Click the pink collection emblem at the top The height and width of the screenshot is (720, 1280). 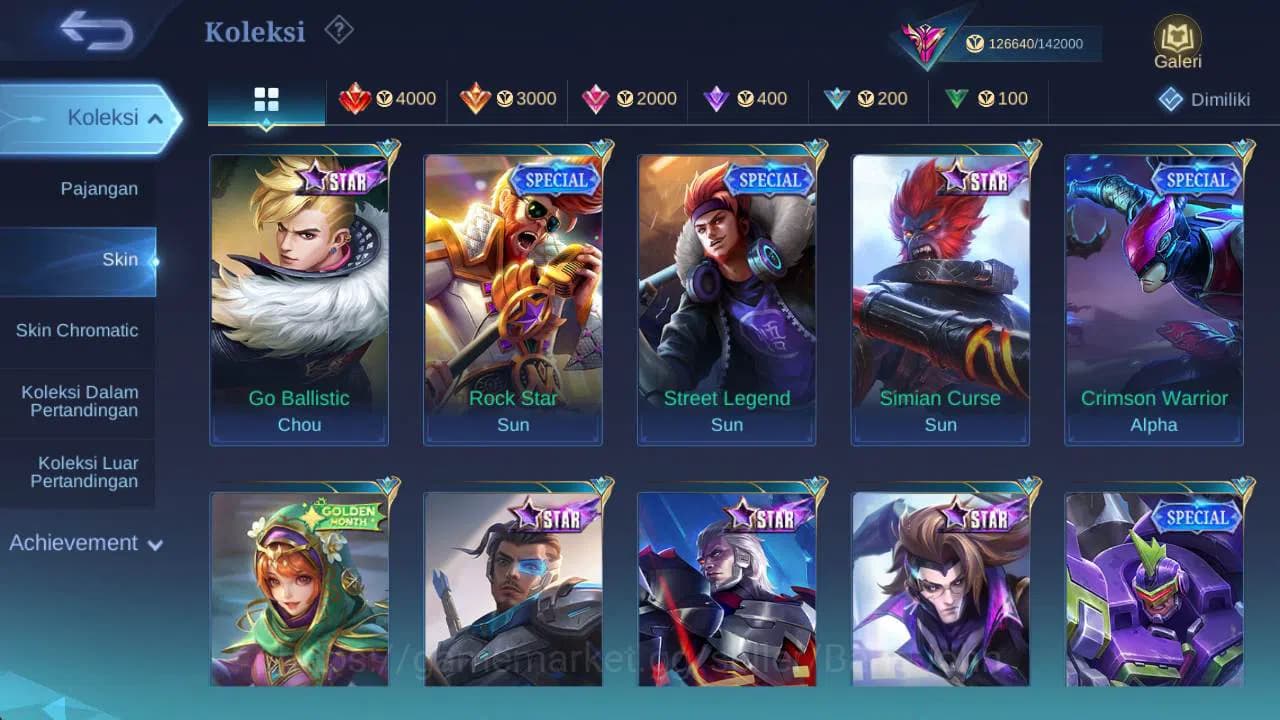[x=925, y=40]
